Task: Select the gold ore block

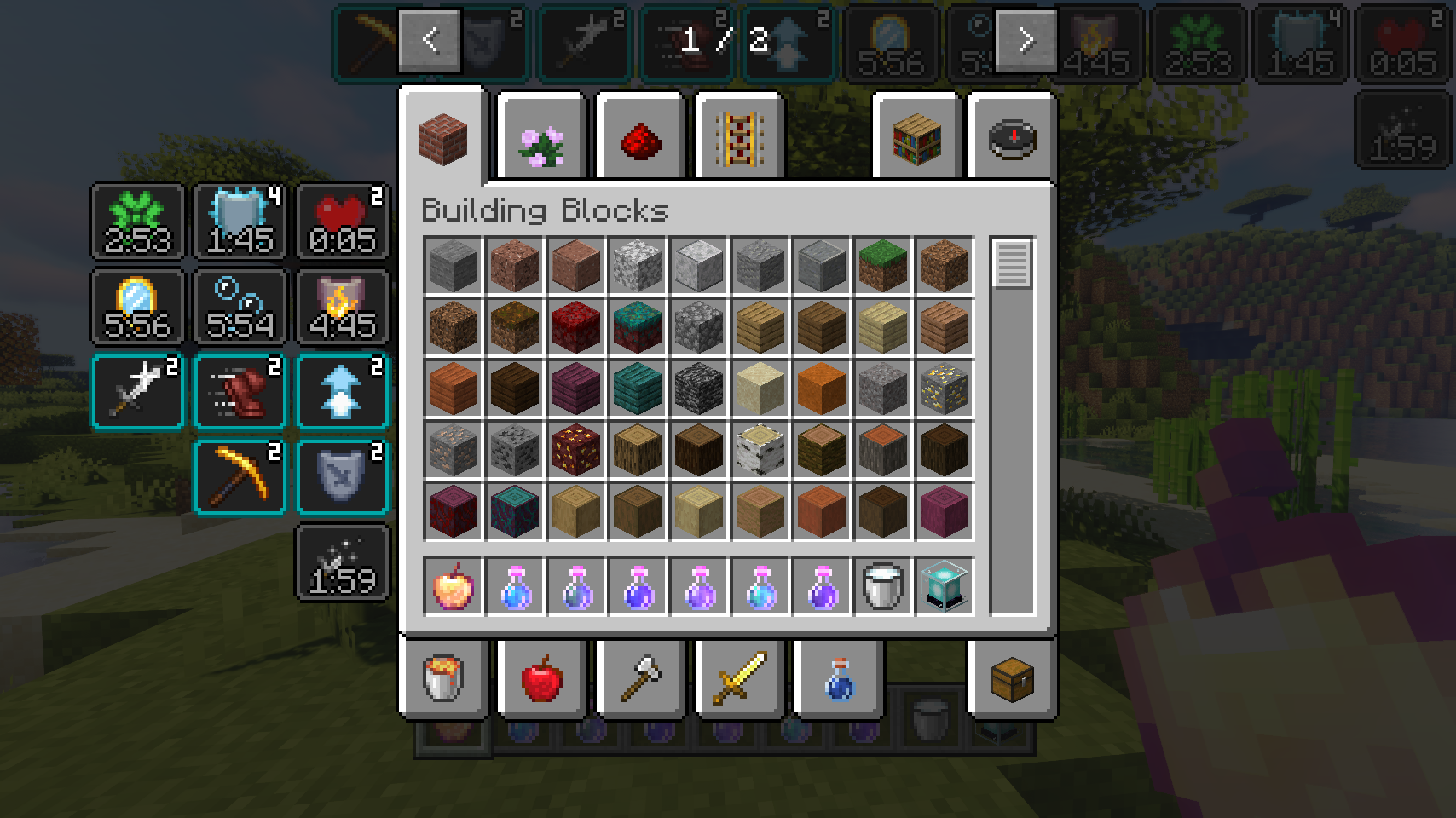Action: 945,389
